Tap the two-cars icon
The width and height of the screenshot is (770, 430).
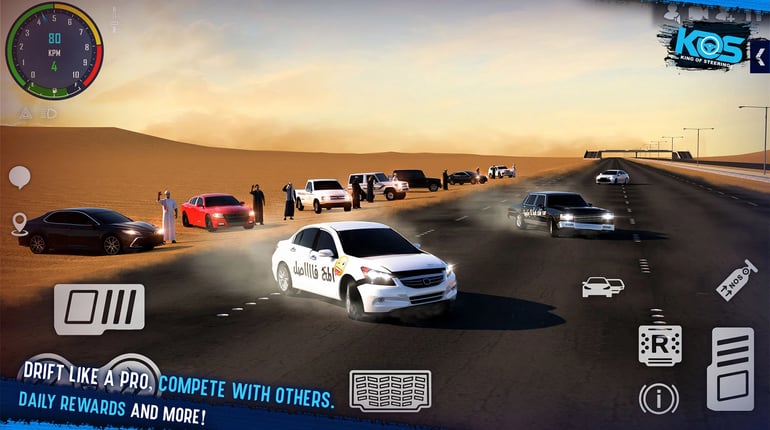602,287
